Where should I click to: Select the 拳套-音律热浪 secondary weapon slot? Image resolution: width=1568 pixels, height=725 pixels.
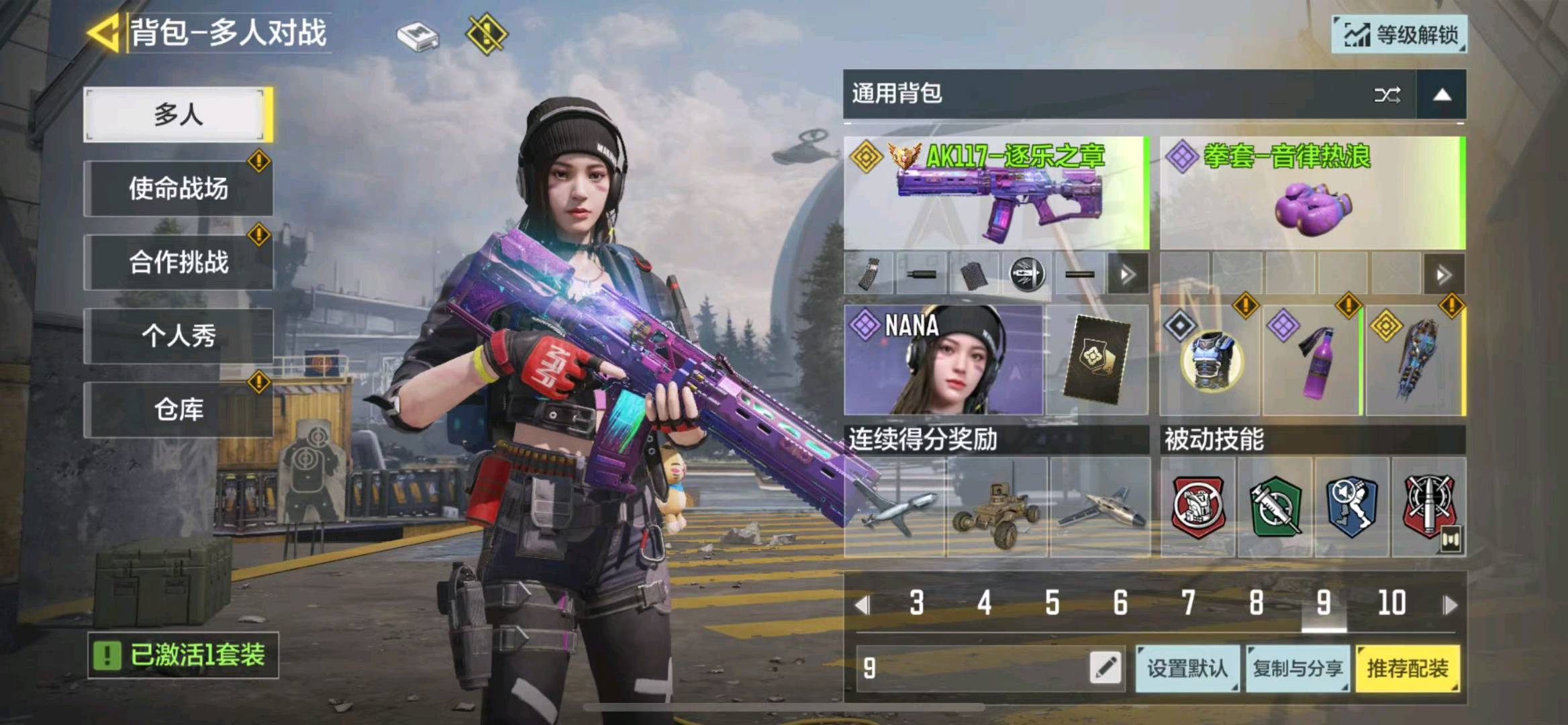(x=1312, y=193)
